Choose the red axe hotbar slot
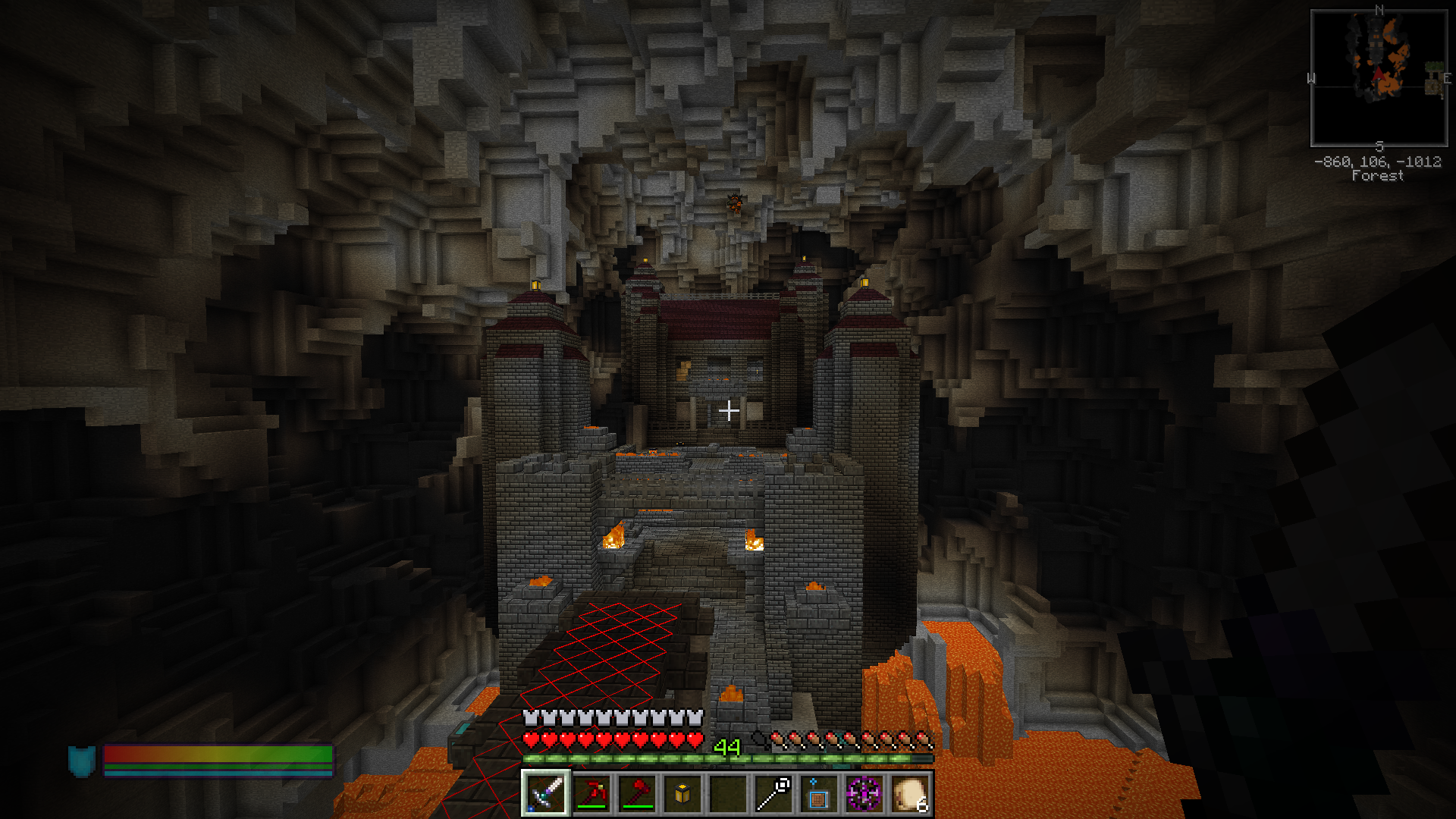 click(x=637, y=794)
